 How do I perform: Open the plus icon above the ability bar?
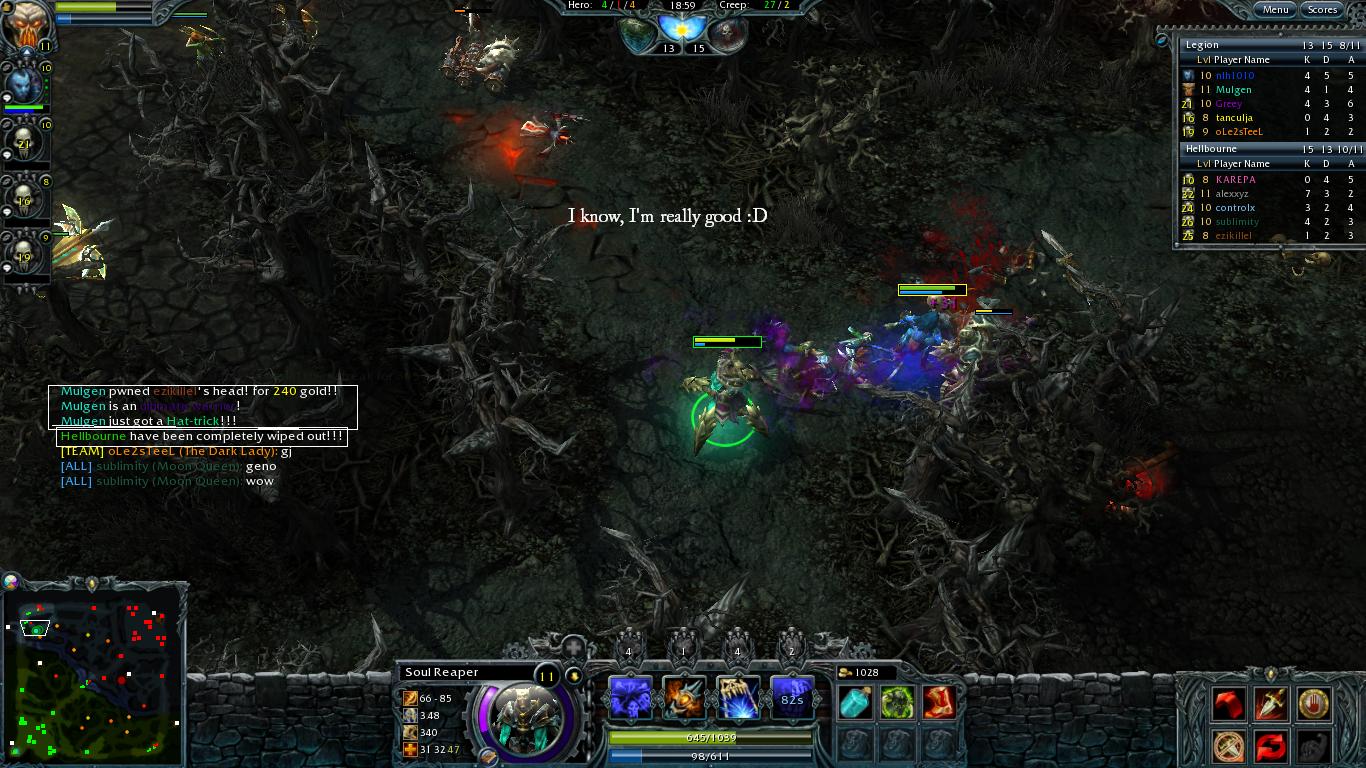(x=573, y=648)
